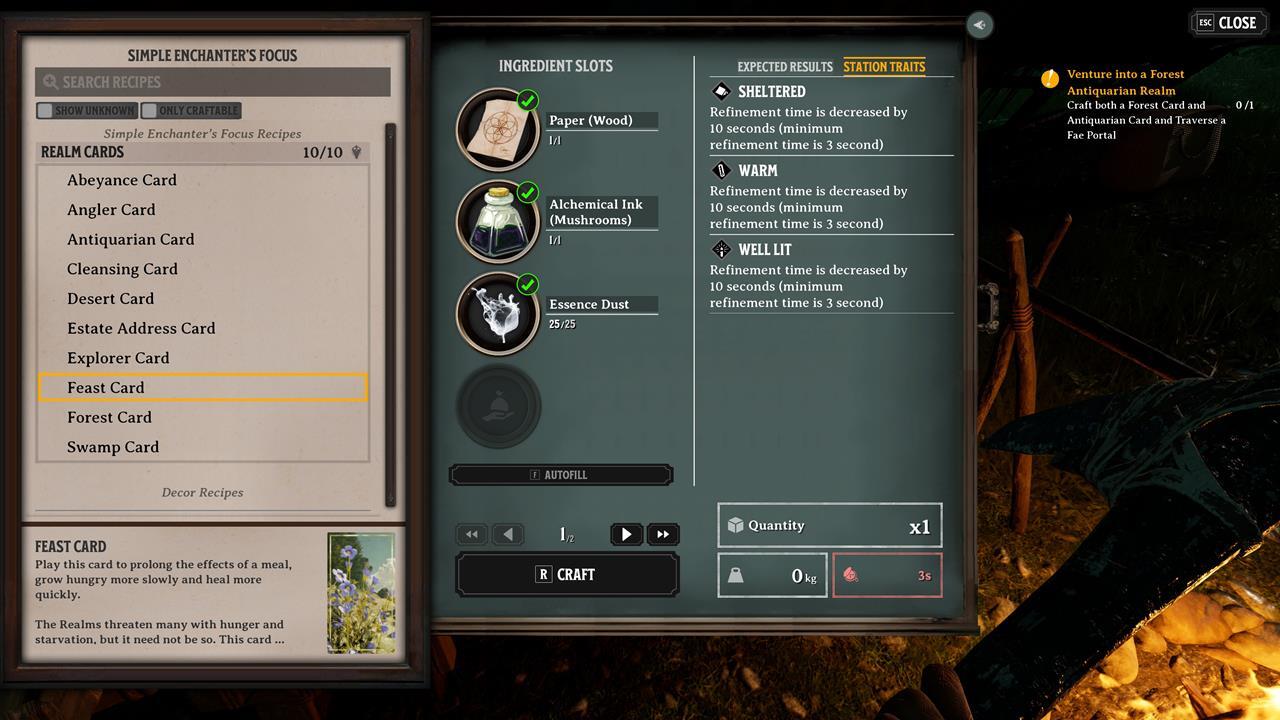The height and width of the screenshot is (720, 1280).
Task: Choose the Angler Card recipe
Action: point(111,210)
